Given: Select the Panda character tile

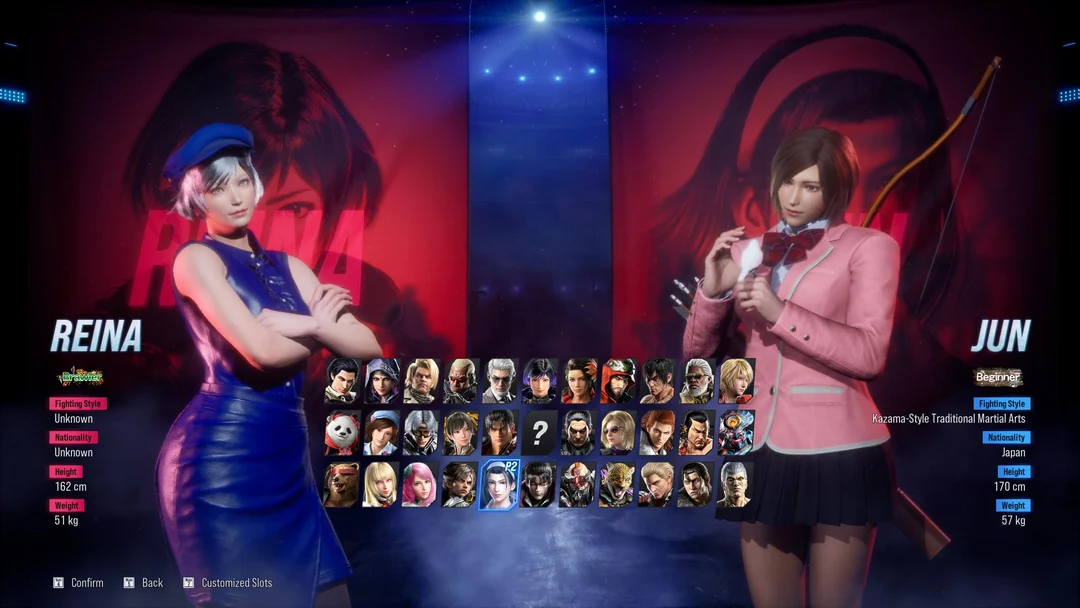Looking at the screenshot, I should click(x=342, y=432).
